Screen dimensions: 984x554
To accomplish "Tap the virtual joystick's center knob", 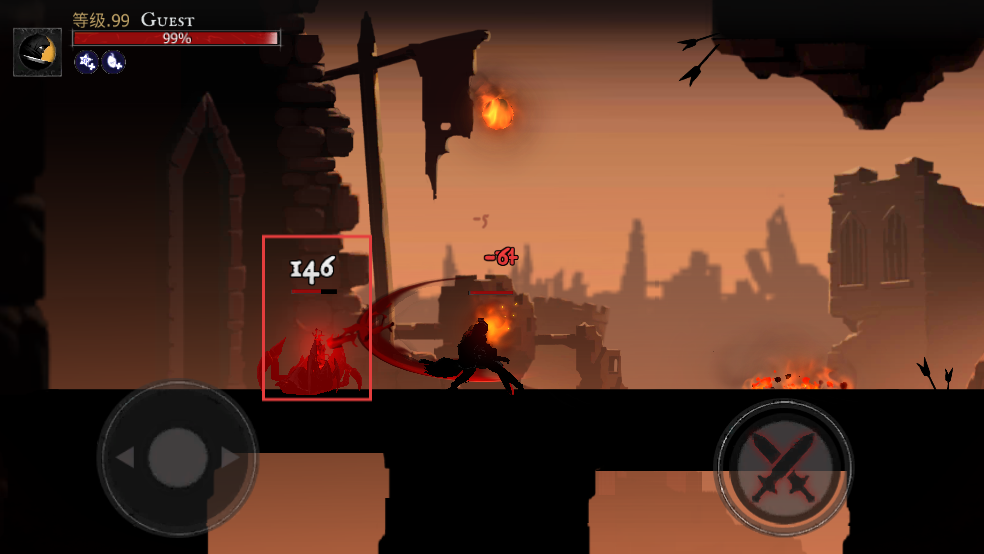I will click(178, 458).
